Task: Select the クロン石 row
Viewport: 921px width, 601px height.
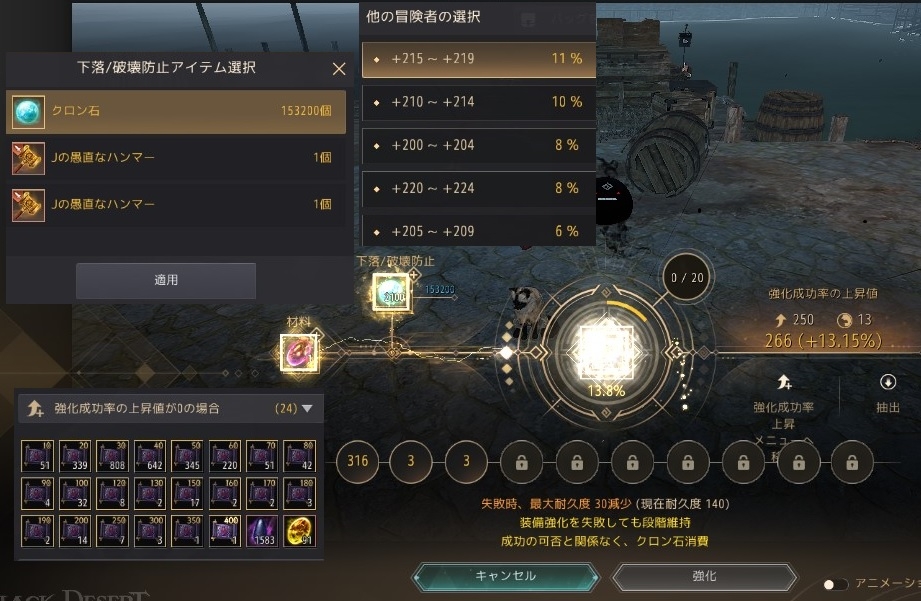Action: pyautogui.click(x=176, y=112)
